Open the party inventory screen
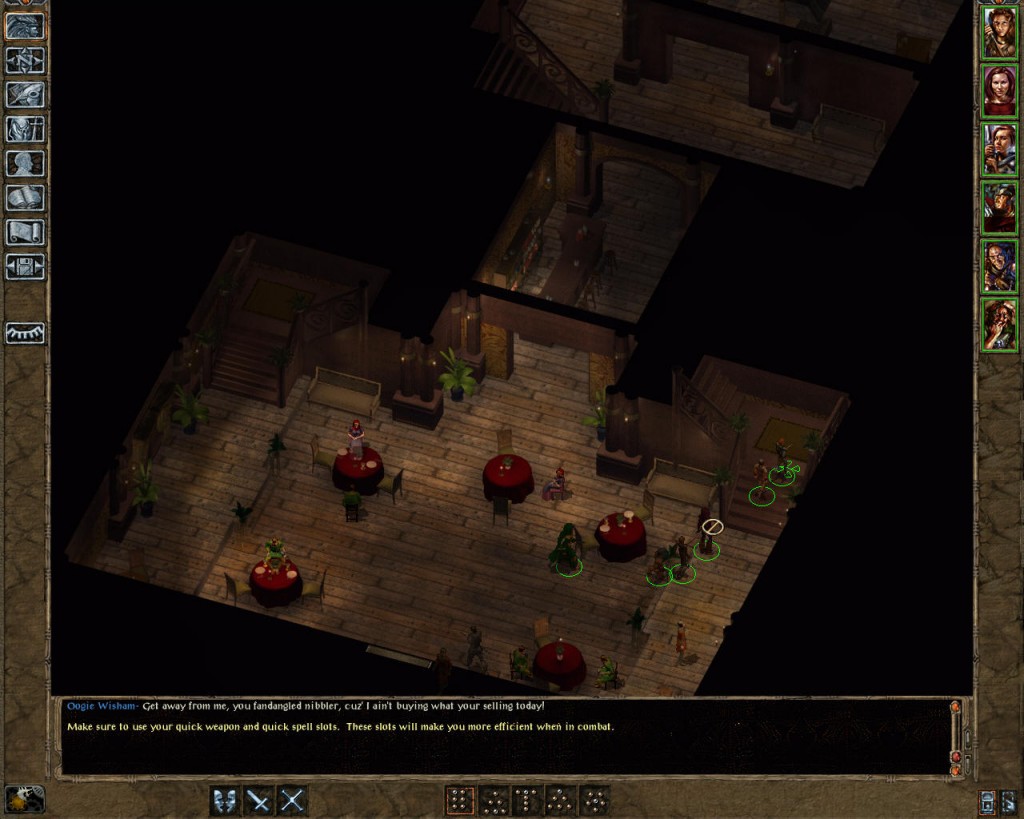1024x819 pixels. 25,129
